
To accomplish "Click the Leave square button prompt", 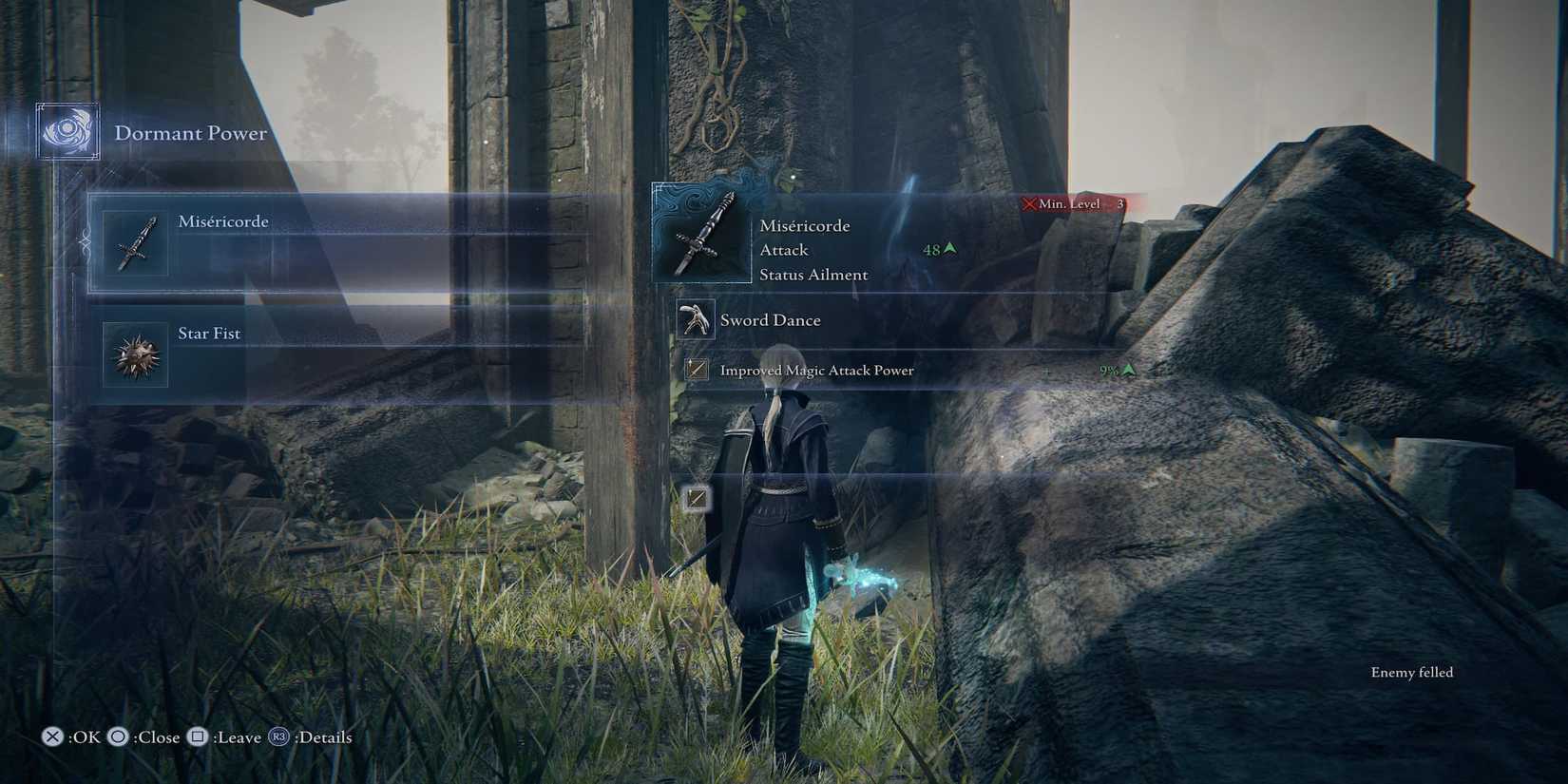I will click(x=223, y=736).
